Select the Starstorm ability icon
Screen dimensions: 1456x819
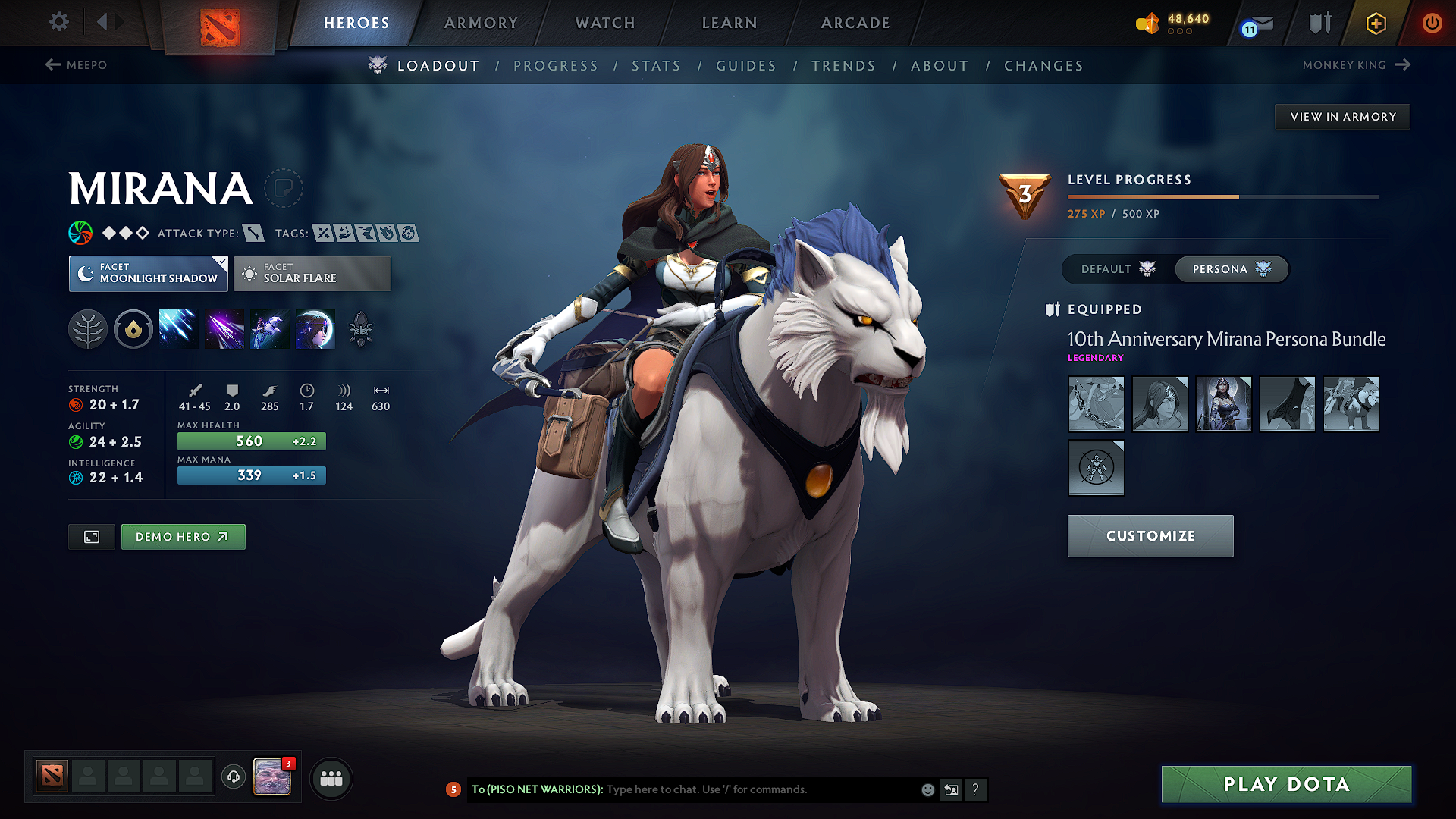click(x=178, y=328)
